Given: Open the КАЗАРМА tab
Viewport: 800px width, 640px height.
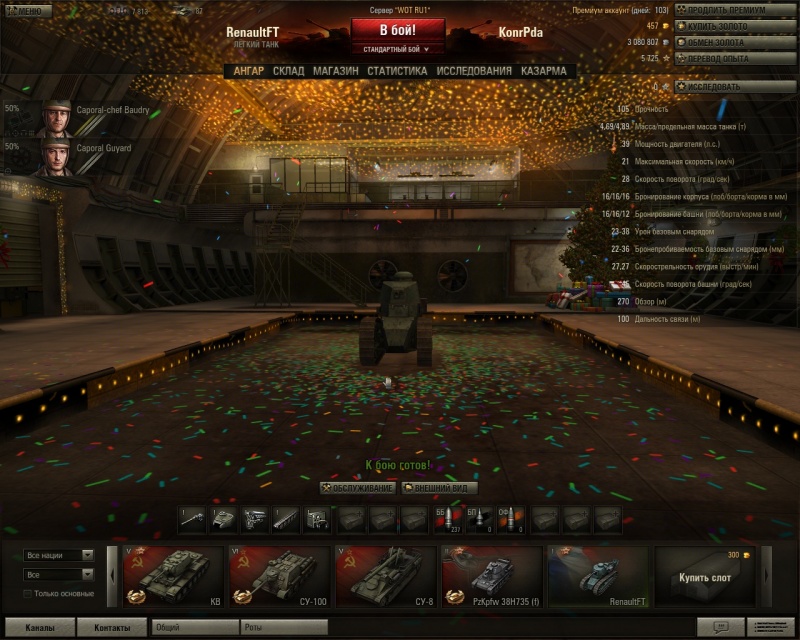Looking at the screenshot, I should pos(543,71).
